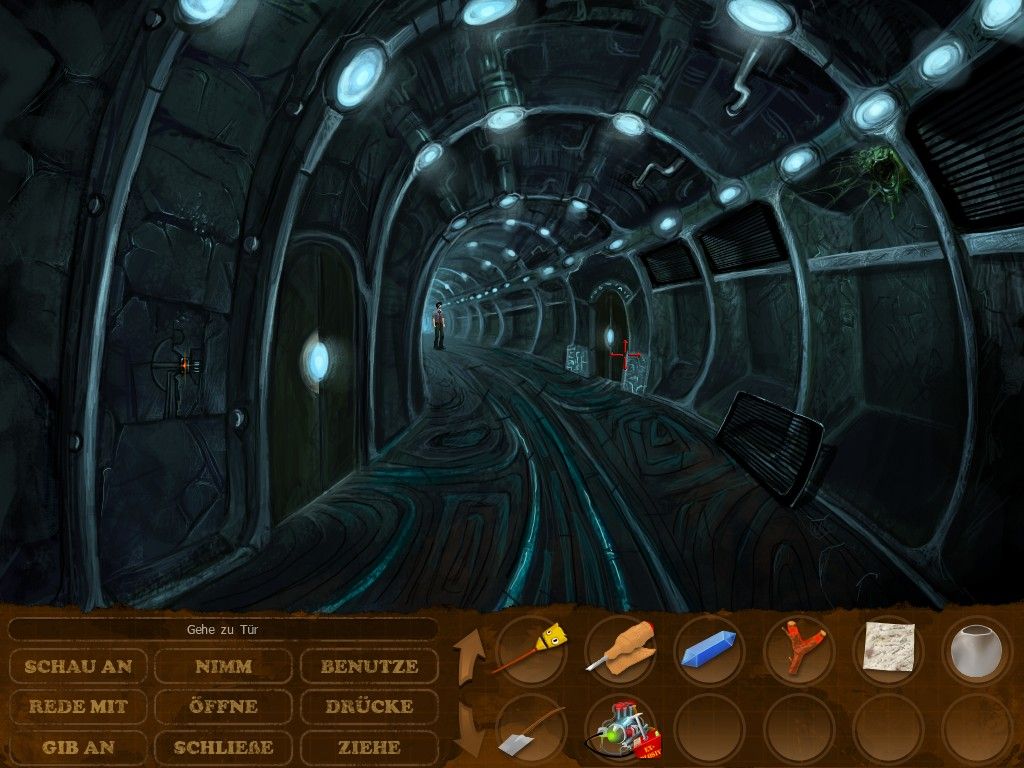Screen dimensions: 1024x768
Task: Choose the red slingshot item
Action: [x=799, y=648]
